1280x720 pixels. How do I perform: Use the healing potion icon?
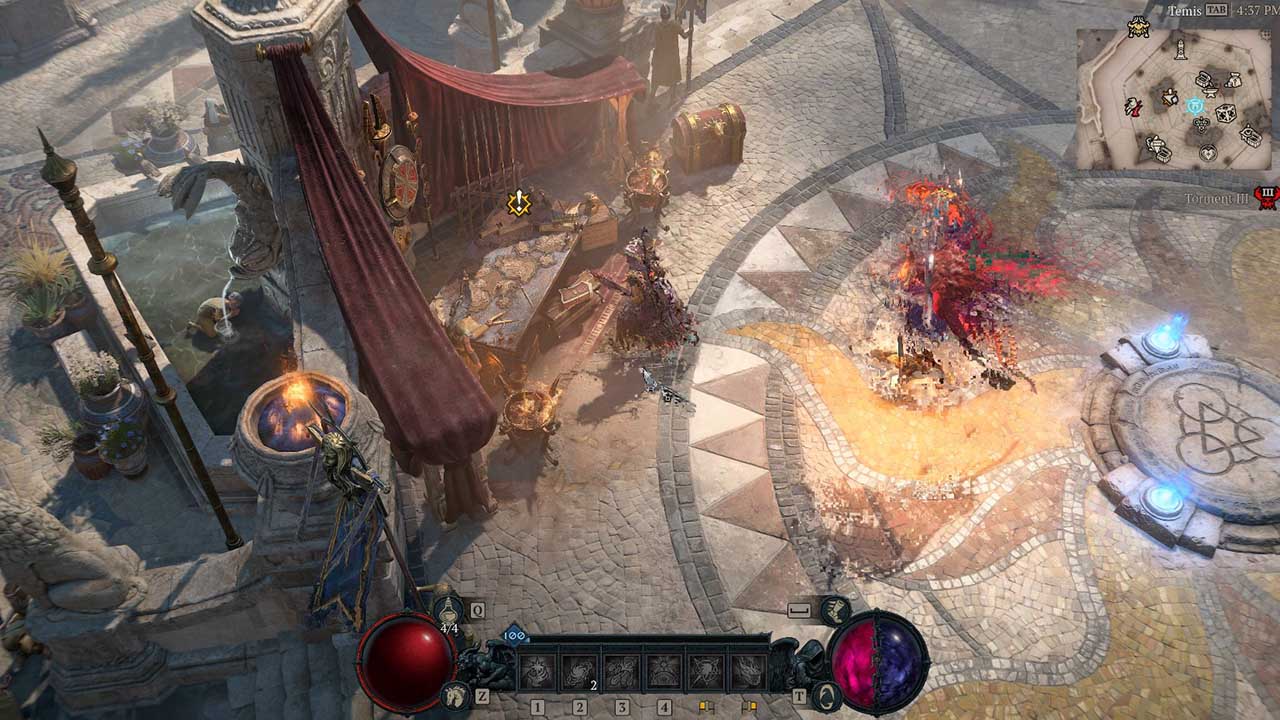447,609
